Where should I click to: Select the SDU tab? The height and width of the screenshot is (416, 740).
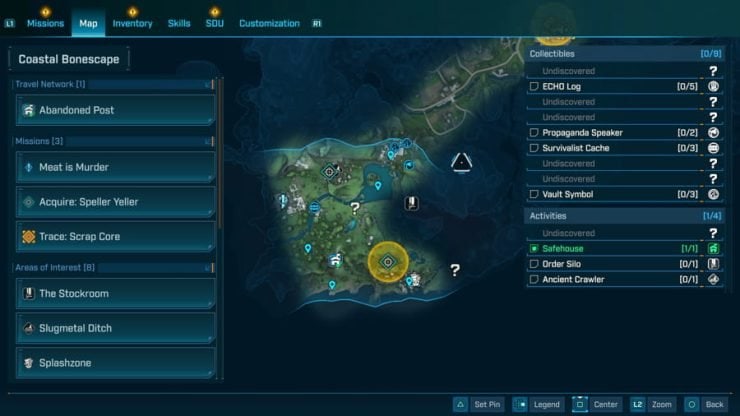(215, 23)
